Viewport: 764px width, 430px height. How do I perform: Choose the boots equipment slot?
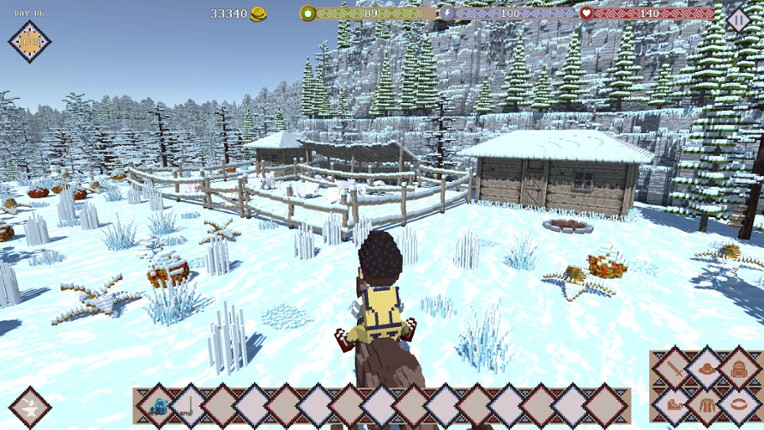pyautogui.click(x=674, y=405)
